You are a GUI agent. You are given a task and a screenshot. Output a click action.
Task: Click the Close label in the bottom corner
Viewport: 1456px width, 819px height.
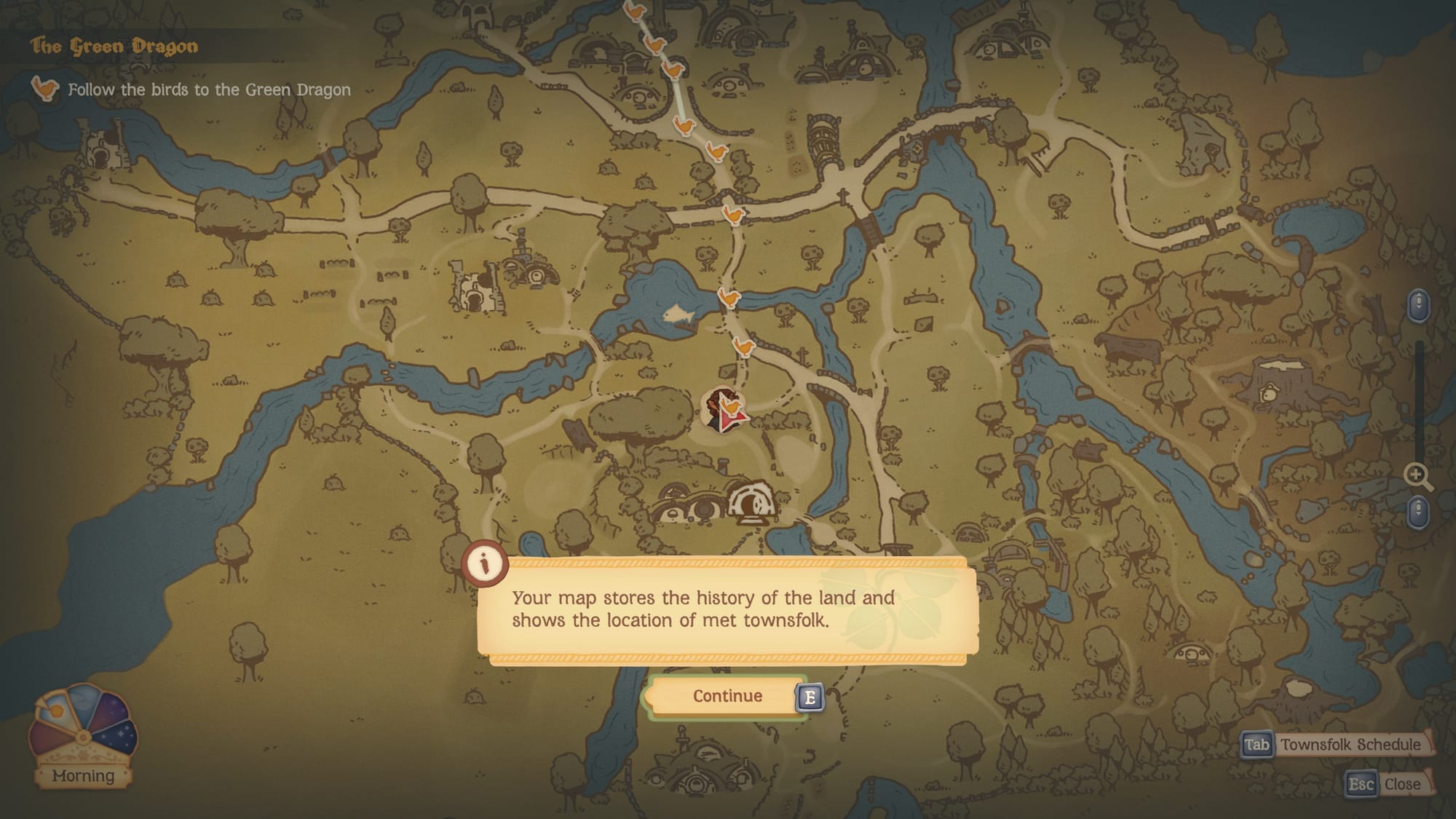[x=1403, y=784]
